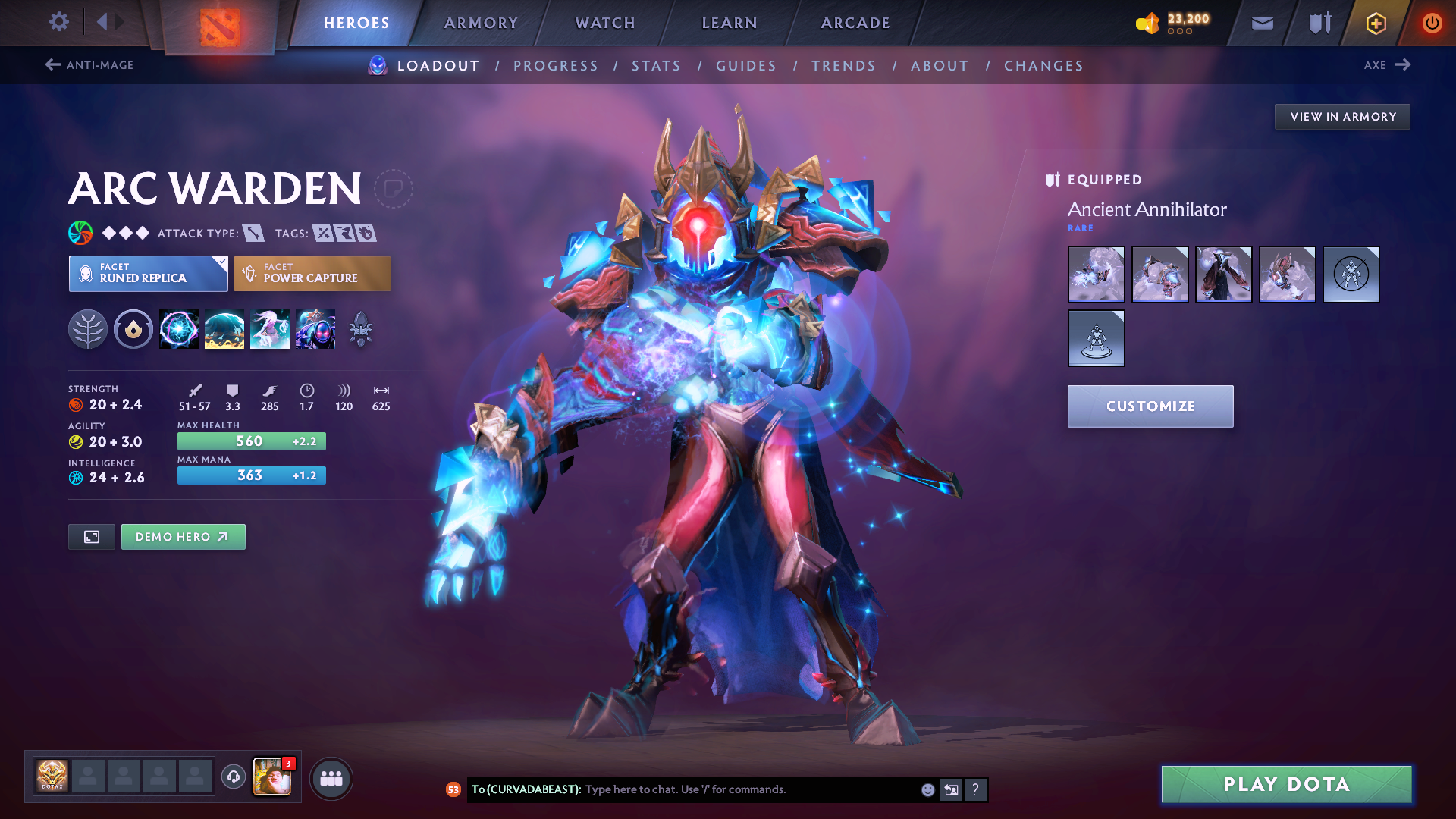
Task: Start matchmaking with Play Dota
Action: (1286, 784)
